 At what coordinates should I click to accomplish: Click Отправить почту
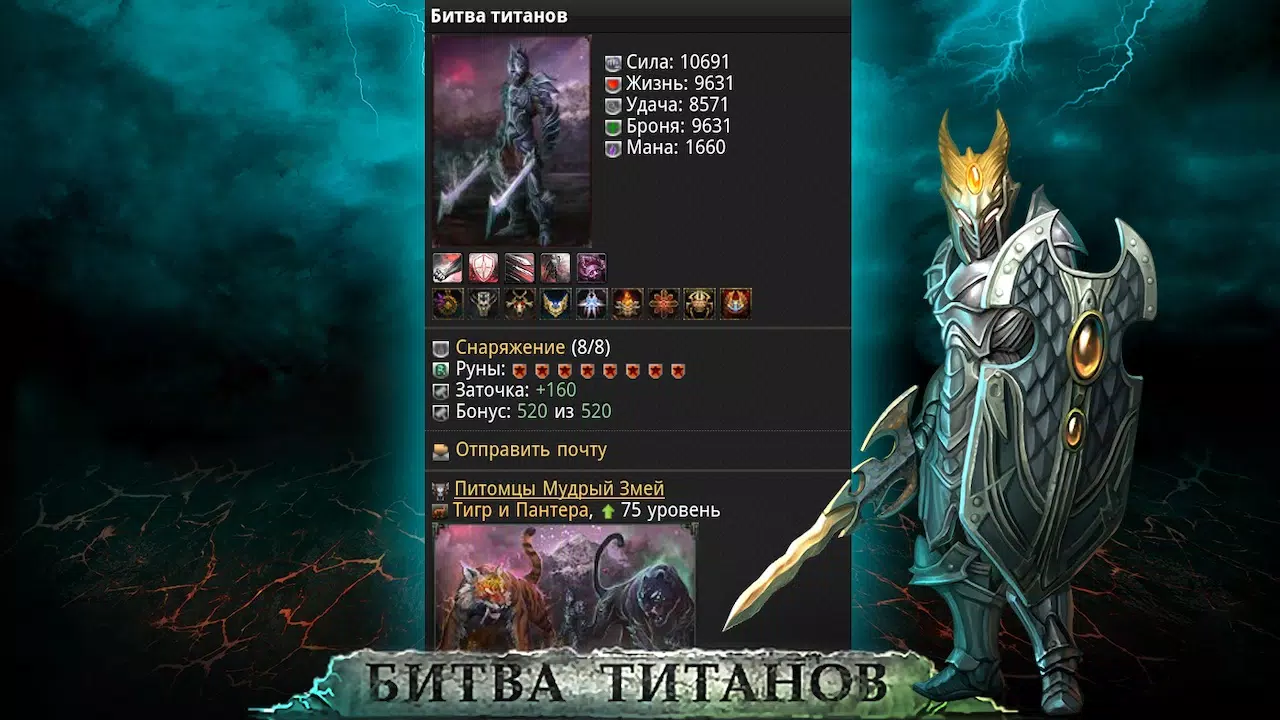530,450
